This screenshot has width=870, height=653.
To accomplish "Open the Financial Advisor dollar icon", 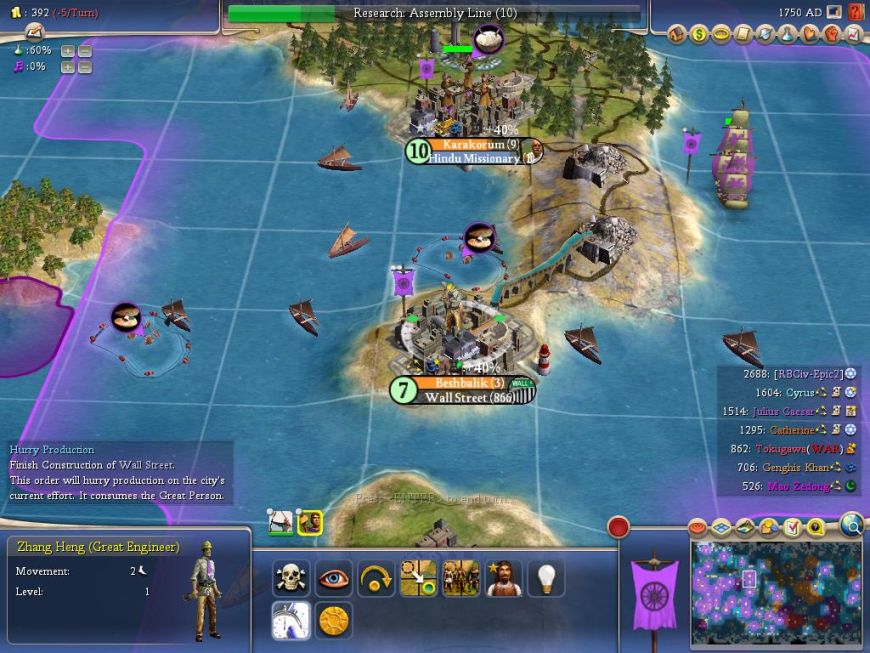I will click(699, 34).
